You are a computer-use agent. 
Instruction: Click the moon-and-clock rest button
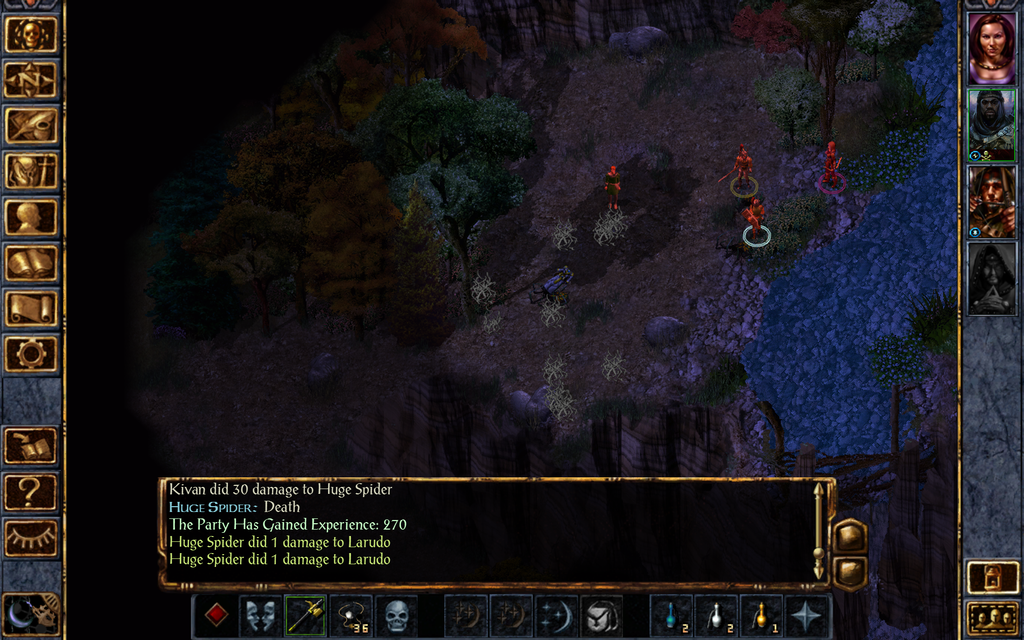click(31, 612)
